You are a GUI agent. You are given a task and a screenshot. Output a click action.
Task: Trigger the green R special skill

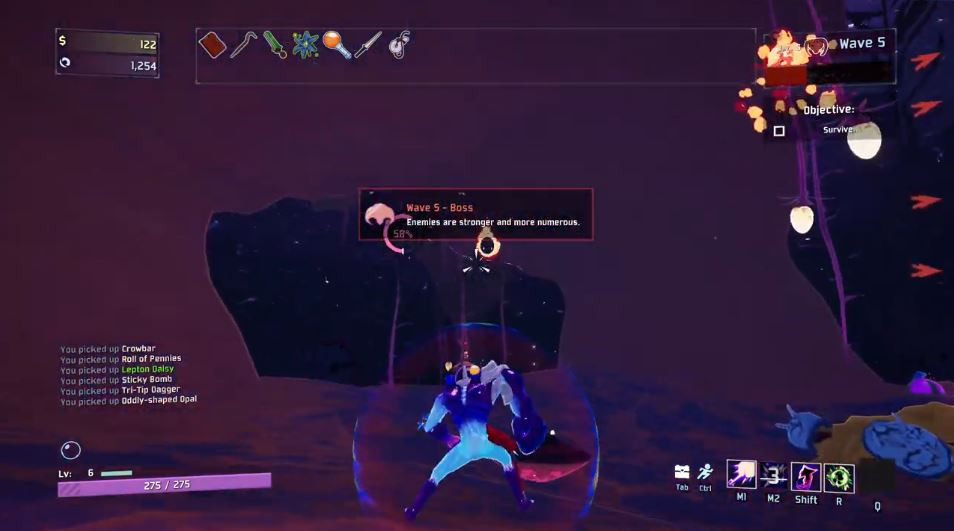click(838, 477)
